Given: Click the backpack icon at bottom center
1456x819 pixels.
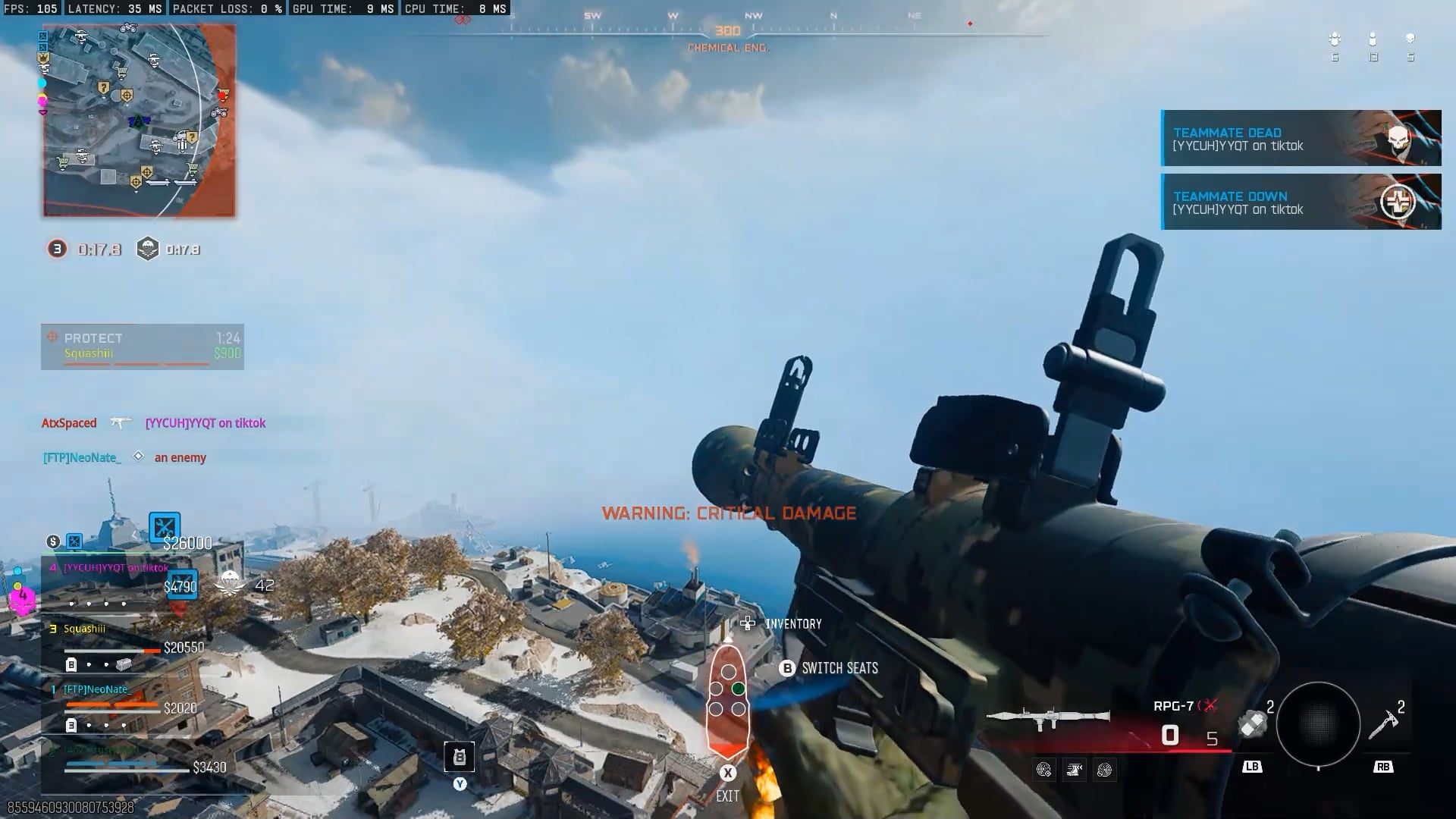Looking at the screenshot, I should click(x=460, y=757).
